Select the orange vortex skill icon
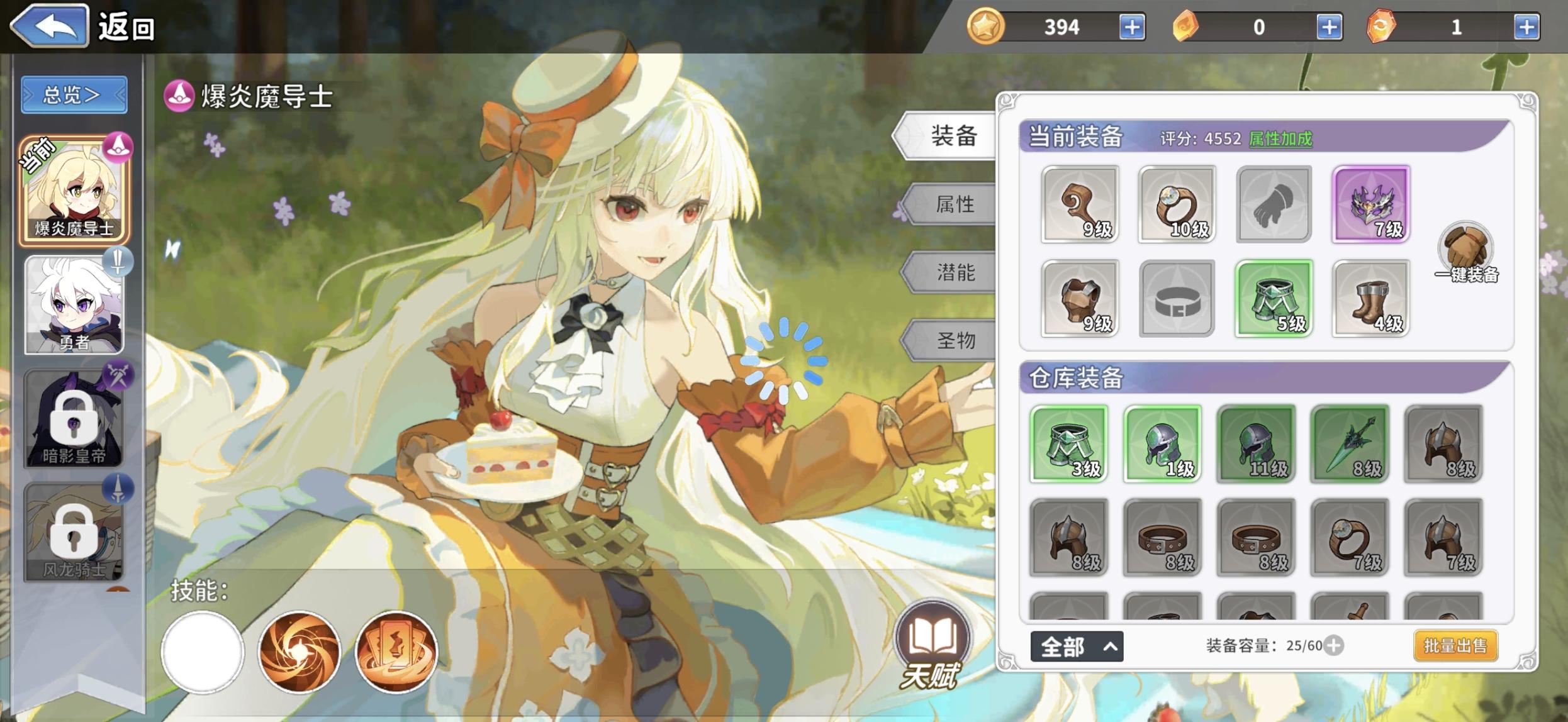 (300, 653)
